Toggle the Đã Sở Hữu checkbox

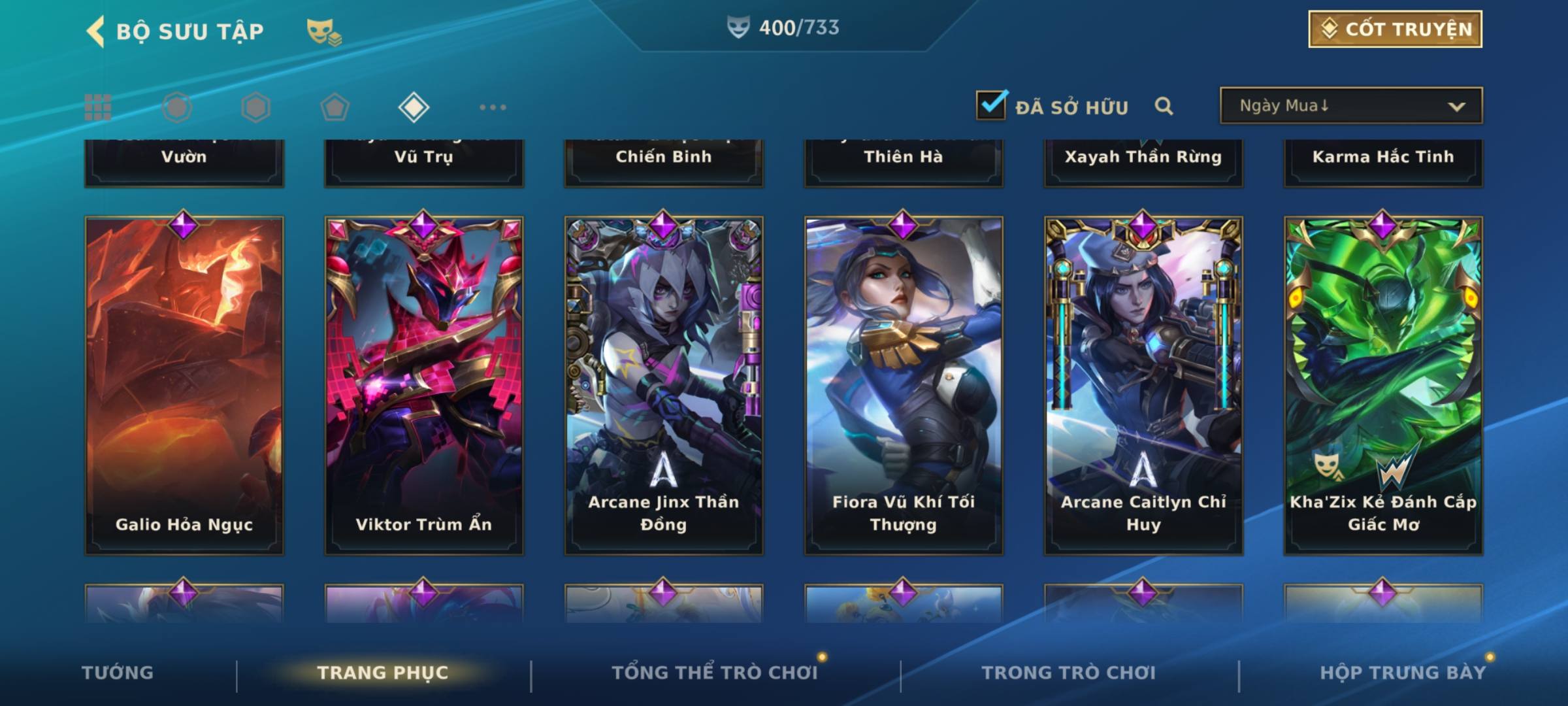coord(991,105)
